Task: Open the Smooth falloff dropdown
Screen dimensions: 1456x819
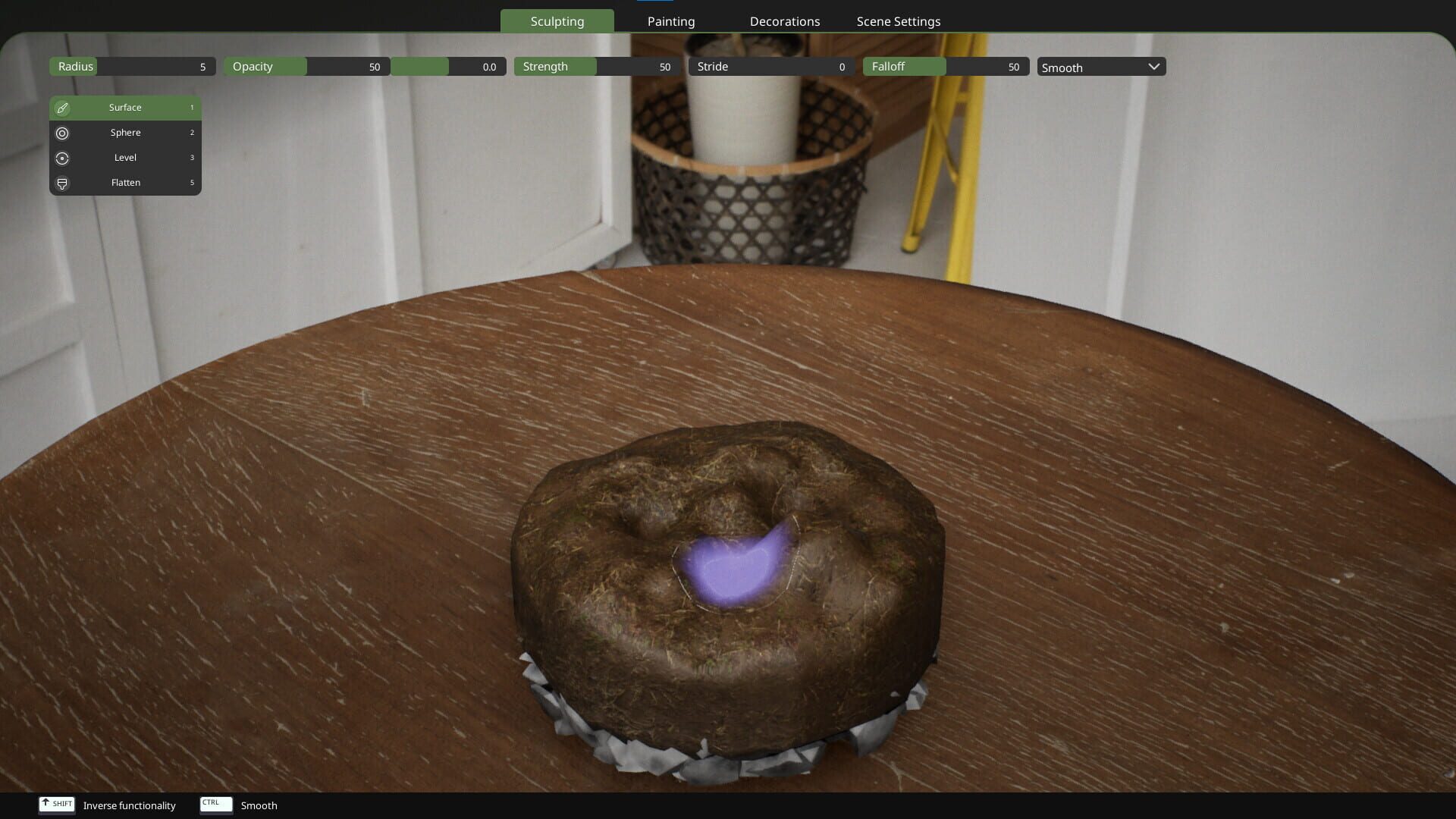Action: pos(1100,67)
